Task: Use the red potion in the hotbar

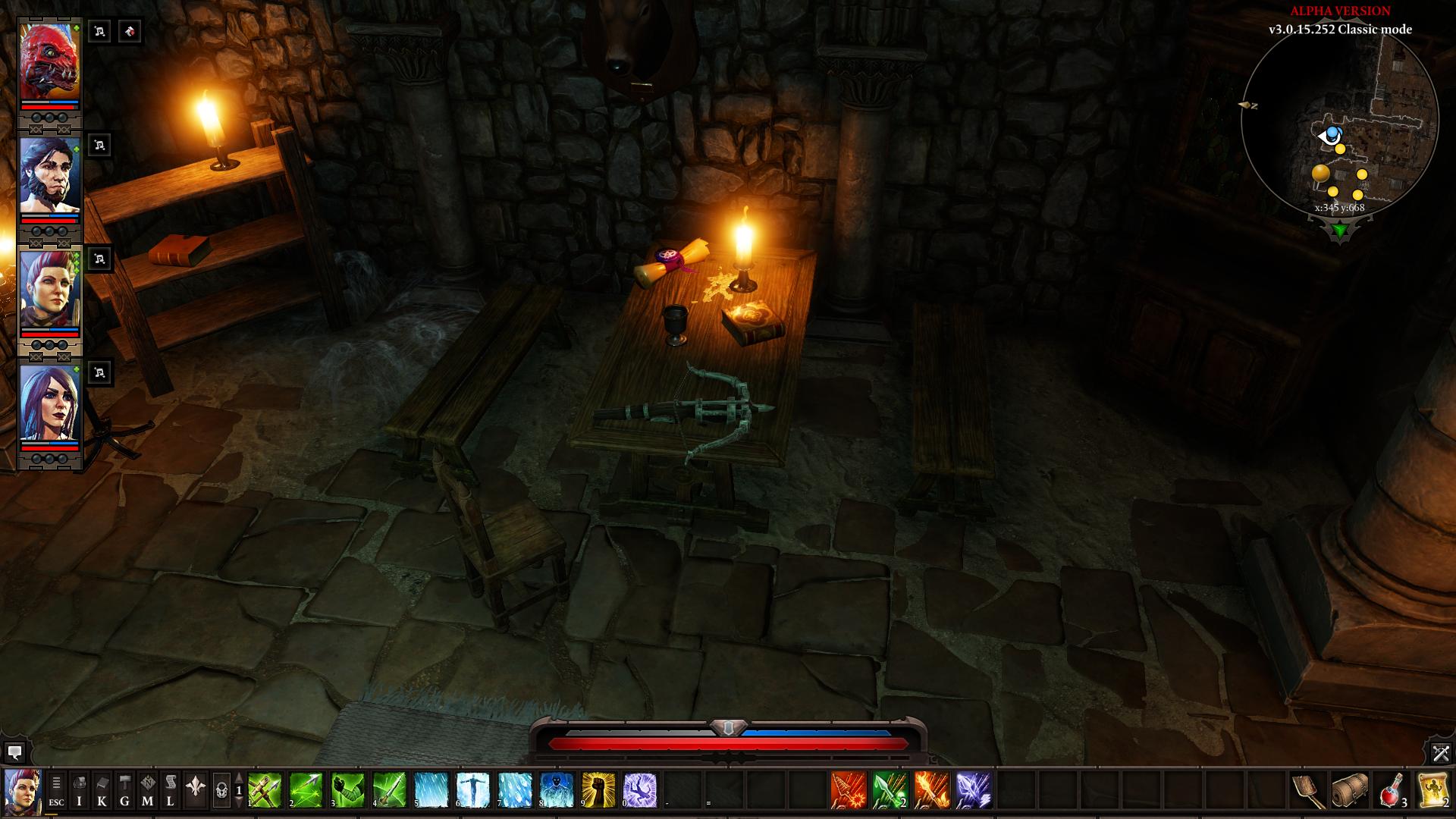Action: [1392, 791]
